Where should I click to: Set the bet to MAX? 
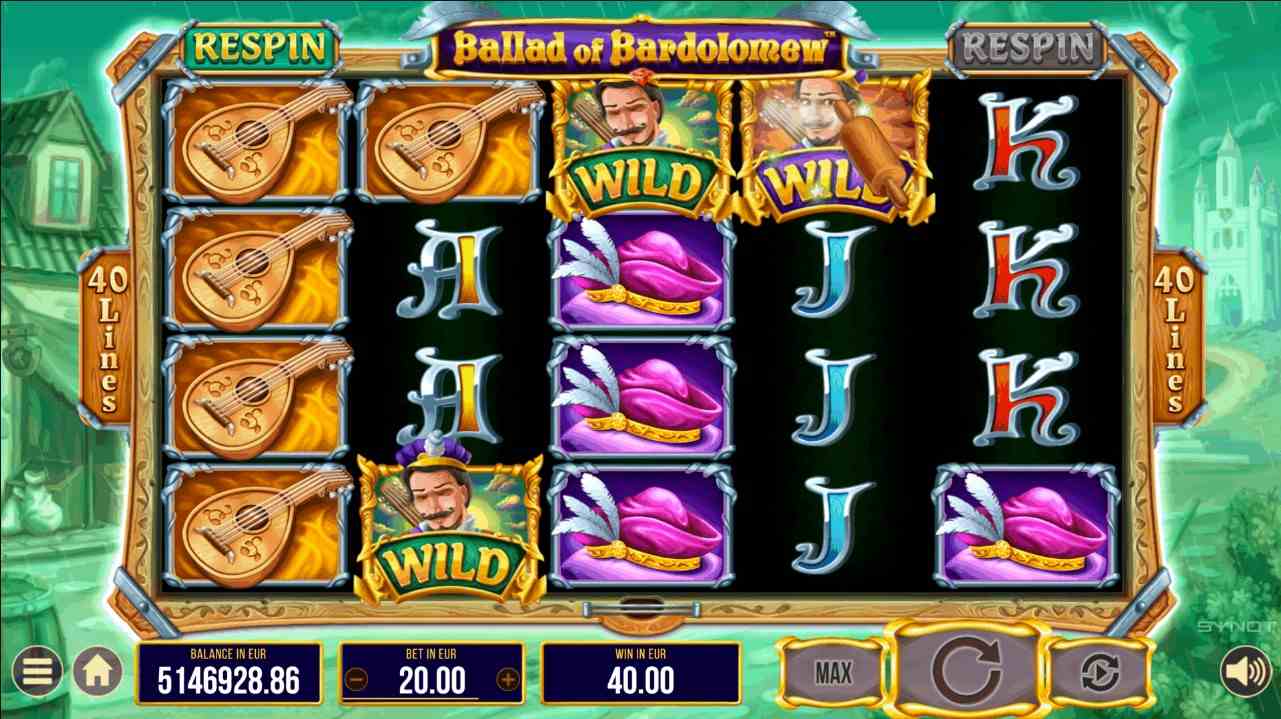pos(832,673)
